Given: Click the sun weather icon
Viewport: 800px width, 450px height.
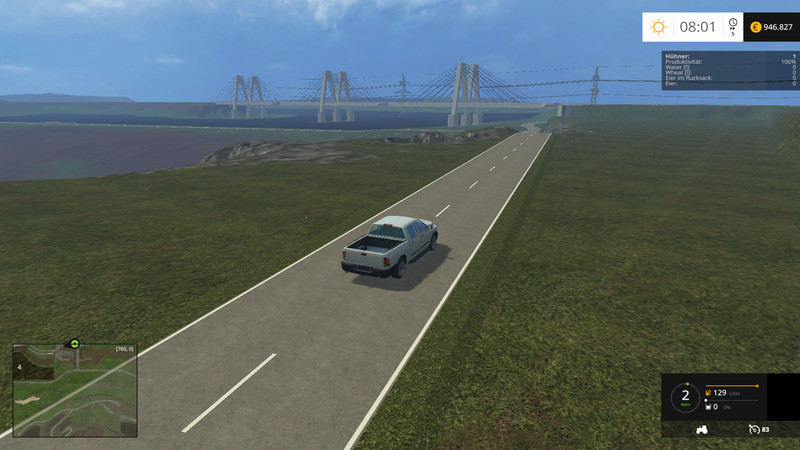Looking at the screenshot, I should pyautogui.click(x=658, y=27).
